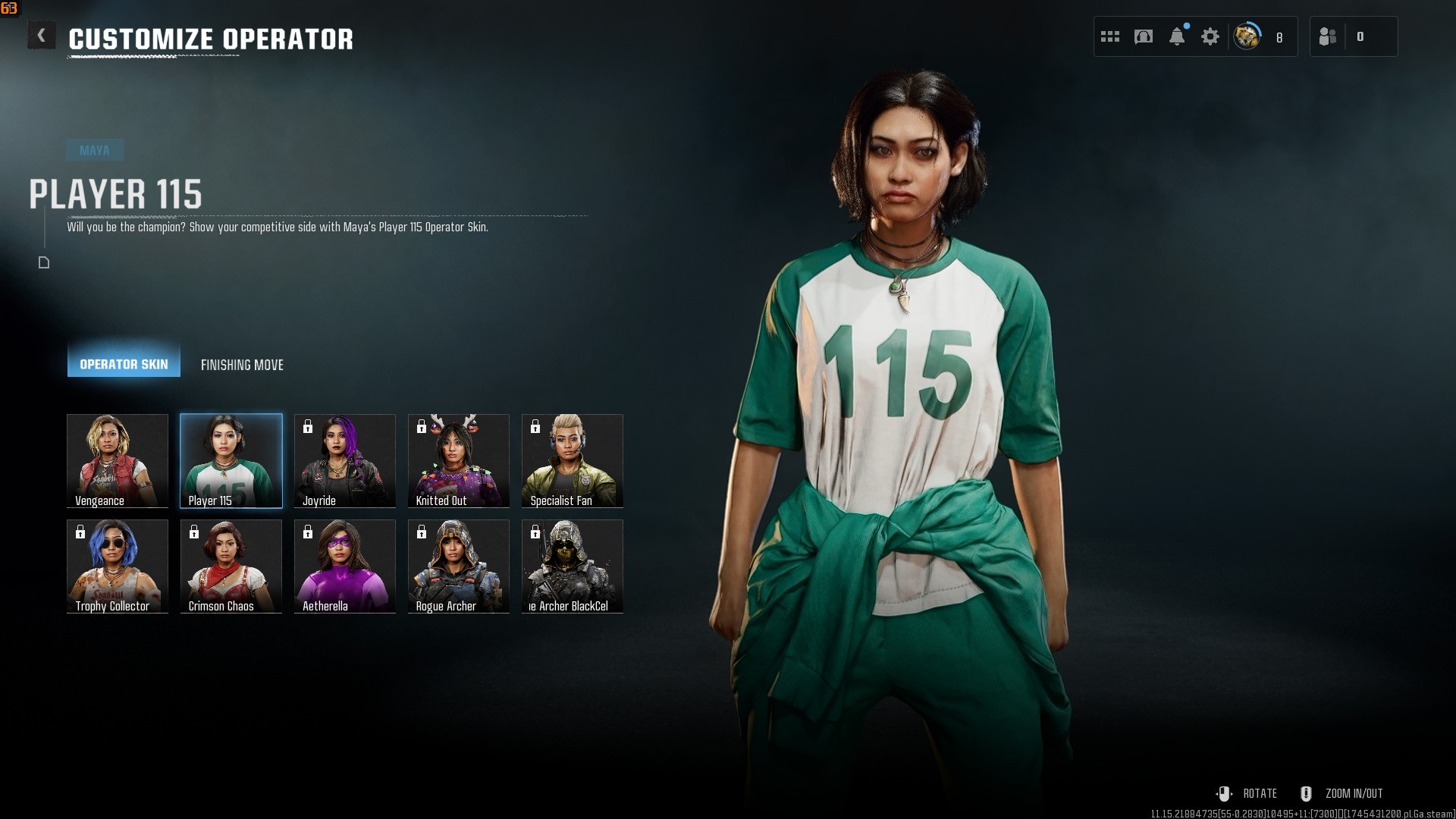Pick the Crimson Chaos skin
The image size is (1456, 819).
point(231,566)
